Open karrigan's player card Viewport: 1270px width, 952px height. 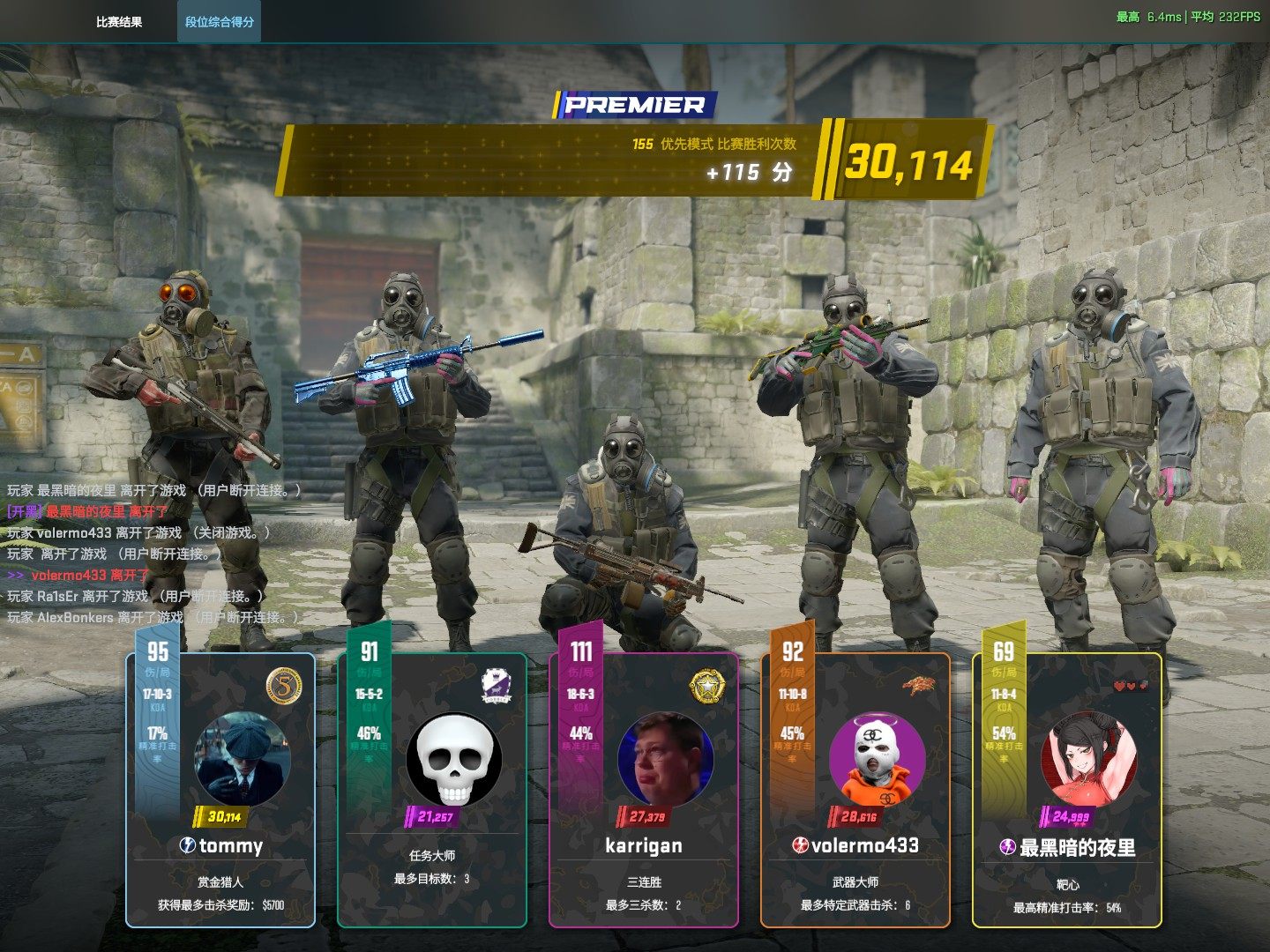coord(644,846)
